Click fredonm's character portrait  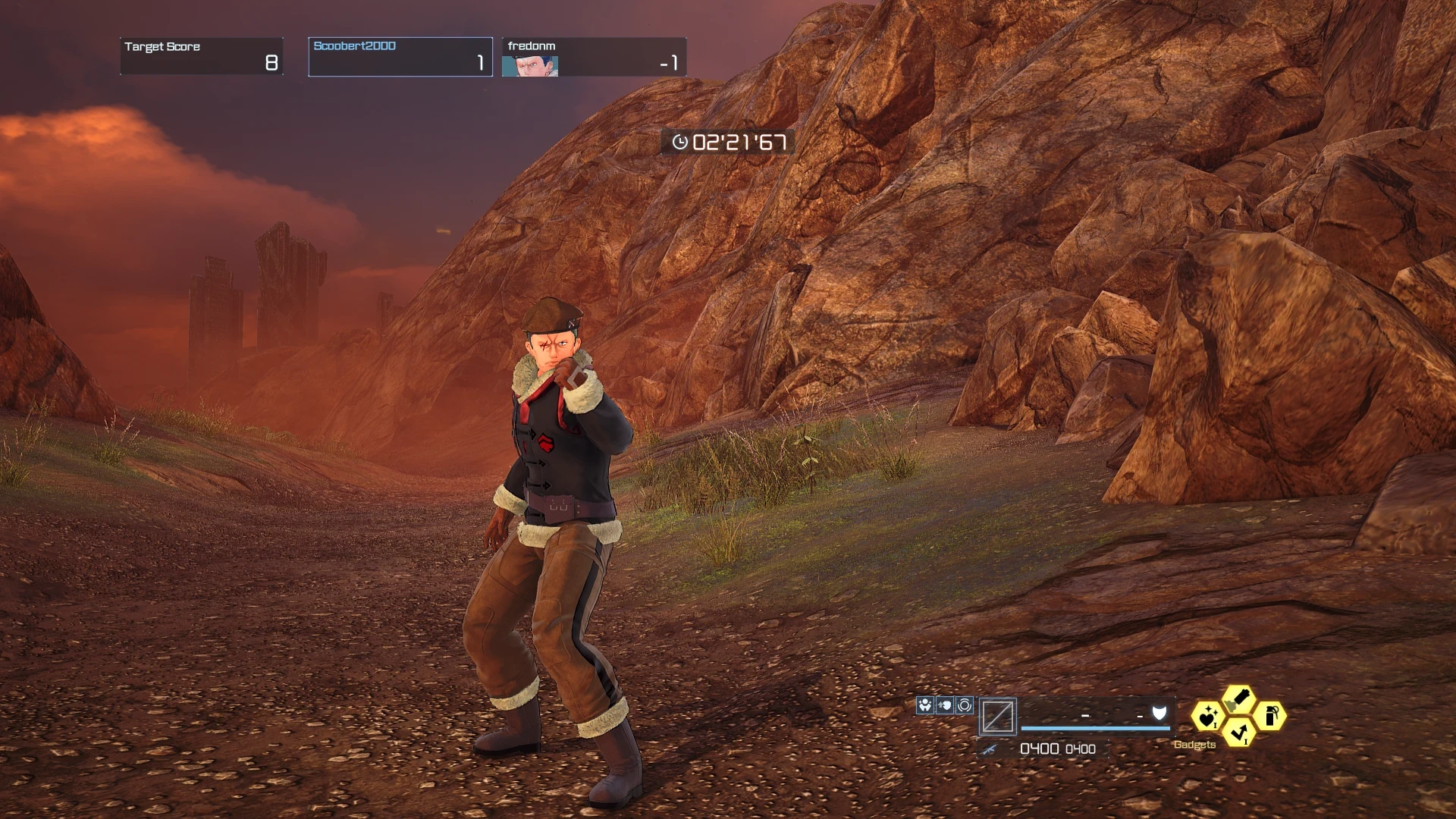pyautogui.click(x=530, y=67)
